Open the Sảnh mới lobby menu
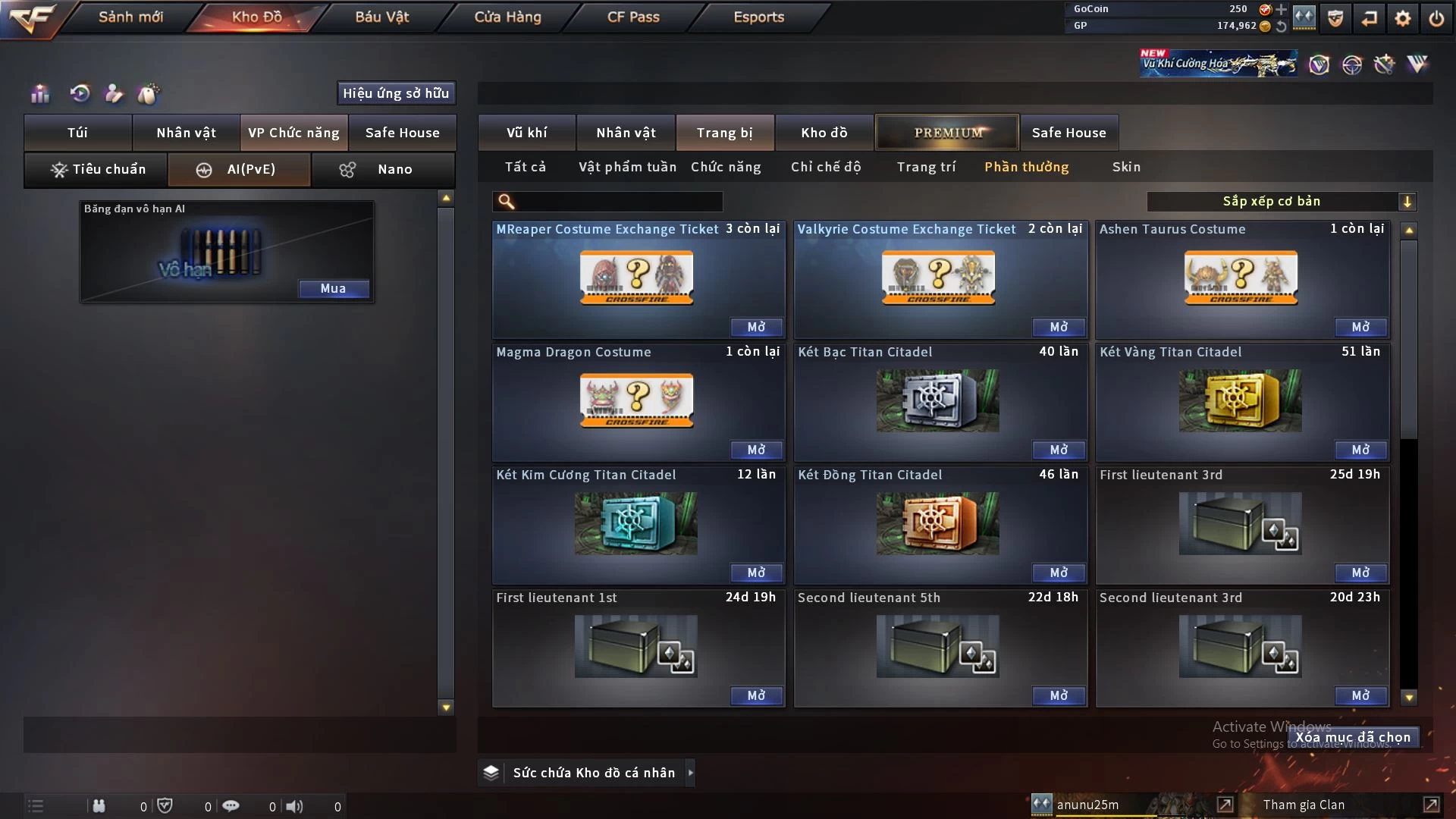 tap(130, 17)
